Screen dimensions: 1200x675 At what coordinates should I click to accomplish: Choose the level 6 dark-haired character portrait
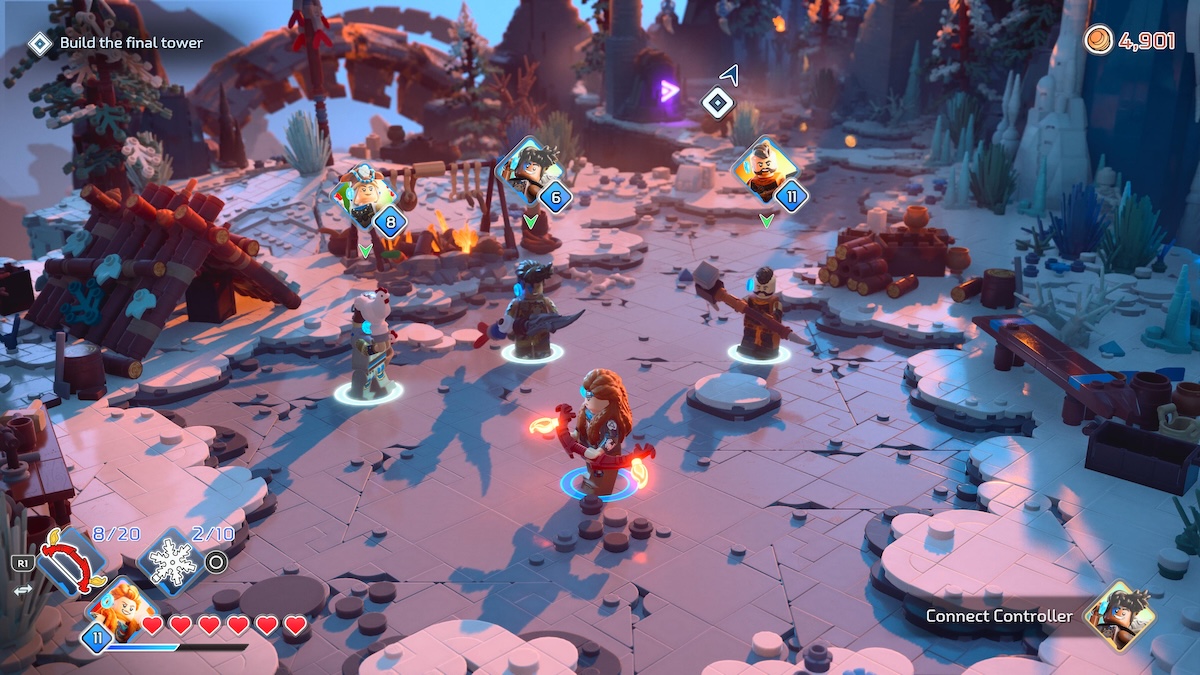tap(526, 170)
